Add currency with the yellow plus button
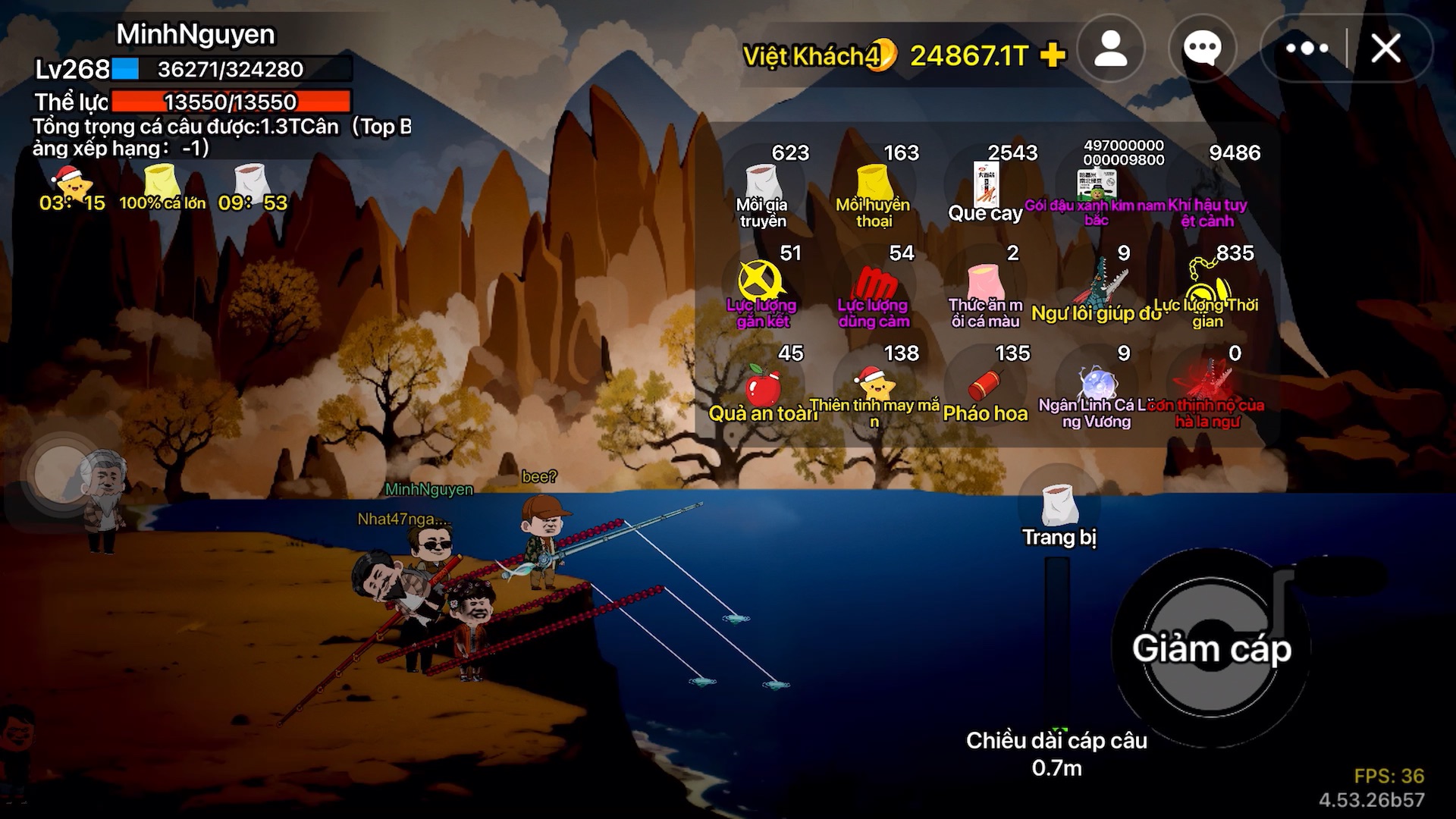The image size is (1456, 819). (x=1053, y=55)
